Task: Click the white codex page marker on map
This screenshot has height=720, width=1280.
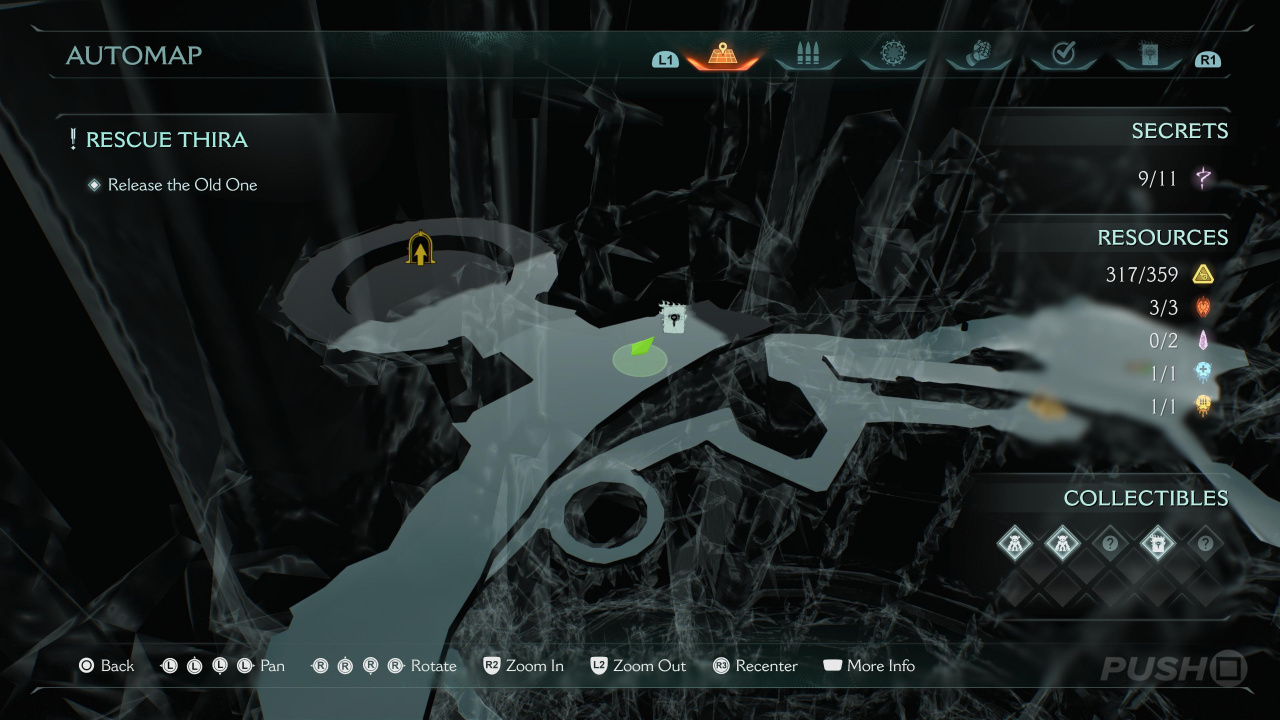Action: click(x=674, y=319)
